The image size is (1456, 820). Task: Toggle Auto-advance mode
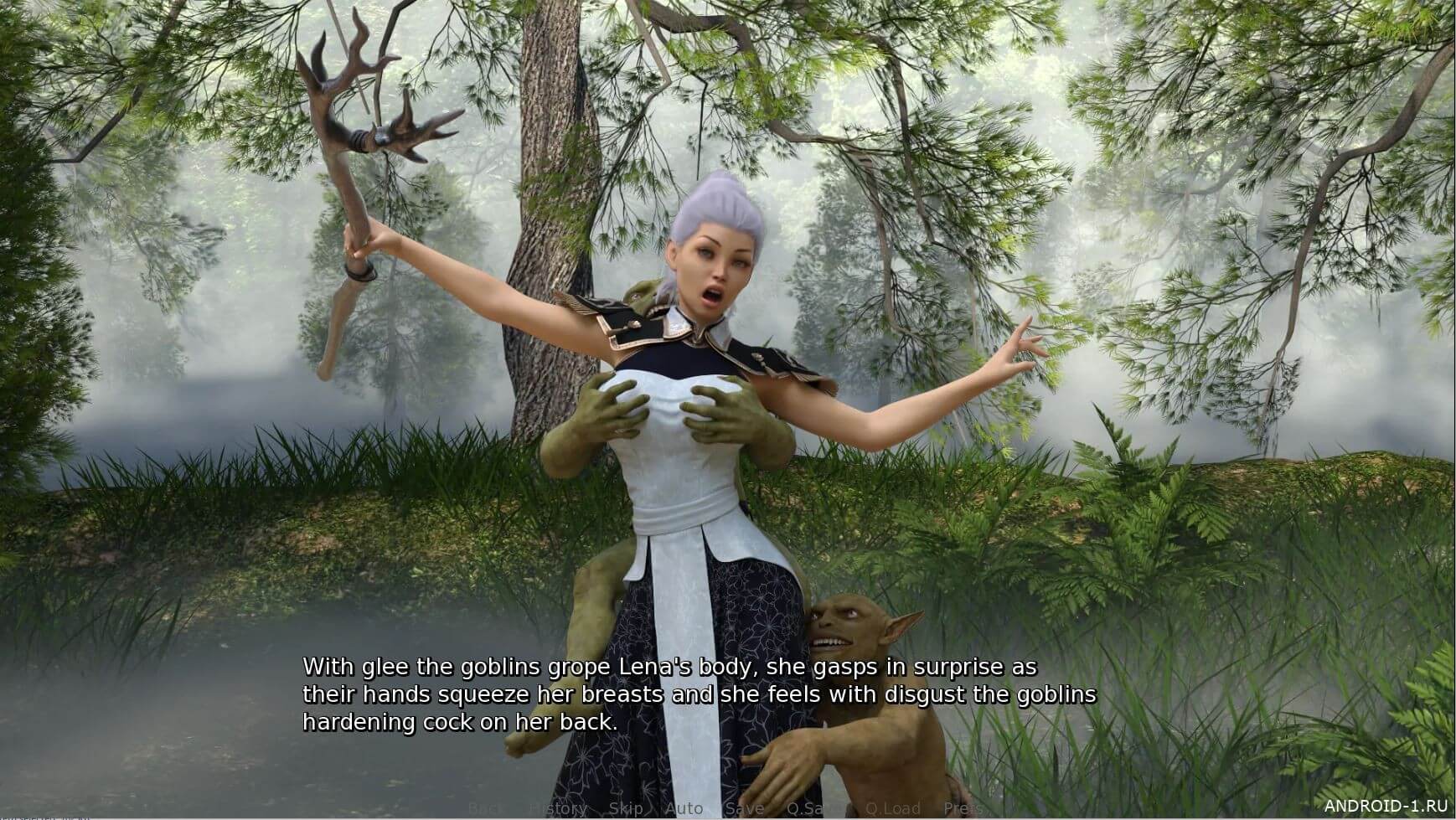click(x=684, y=808)
